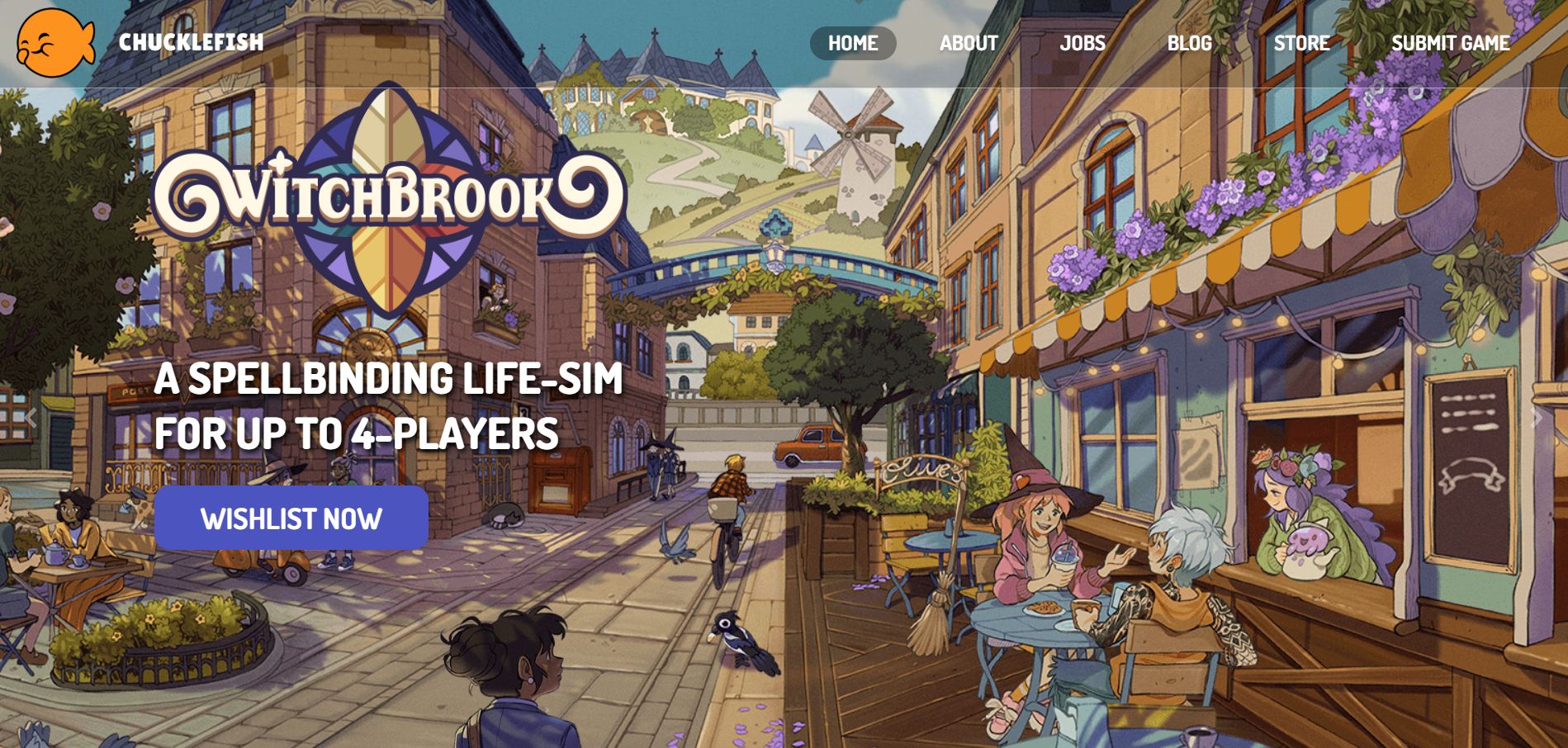View the Jobs section
1568x748 pixels.
(1082, 43)
